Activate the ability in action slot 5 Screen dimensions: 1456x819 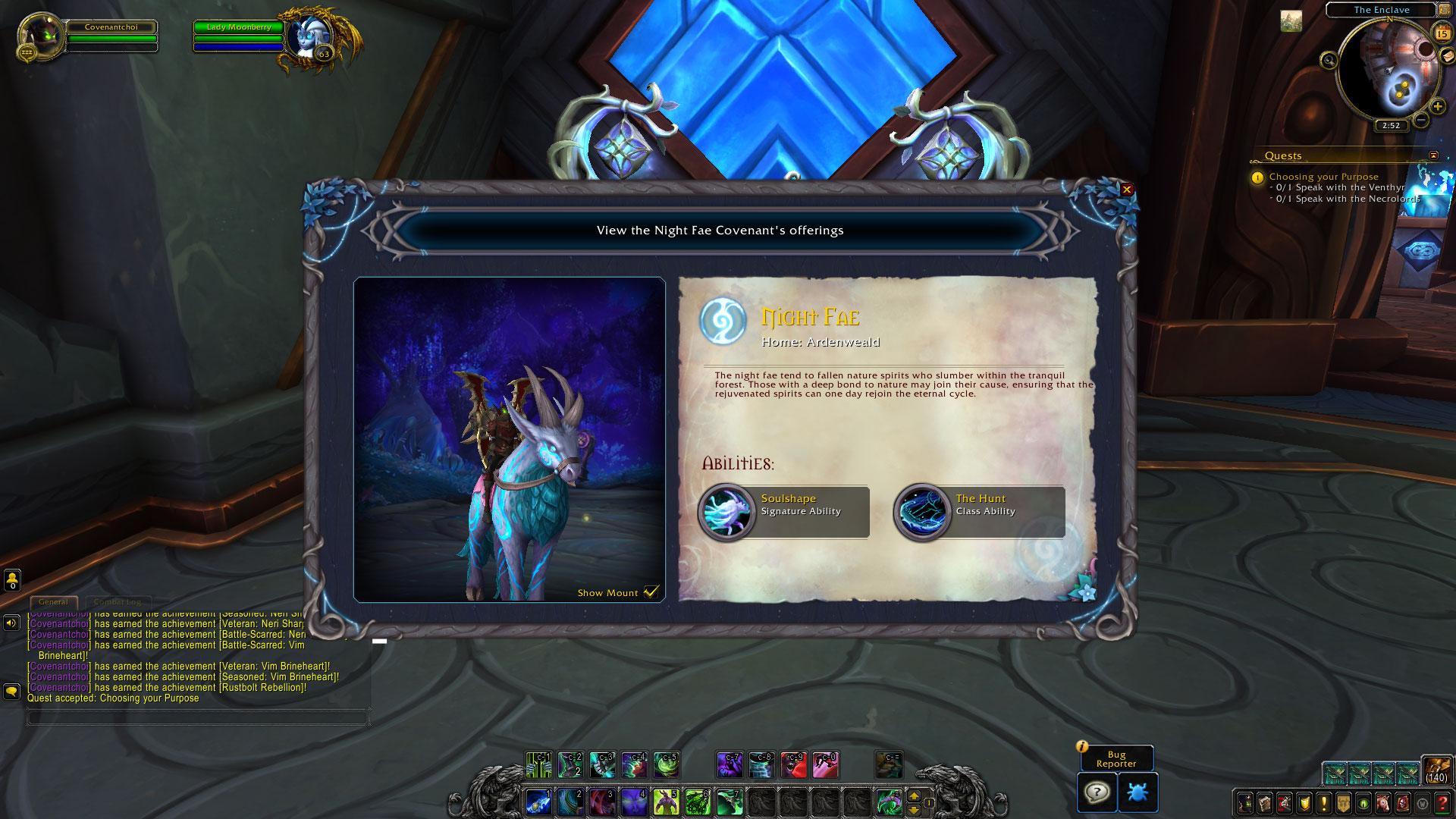click(x=666, y=802)
